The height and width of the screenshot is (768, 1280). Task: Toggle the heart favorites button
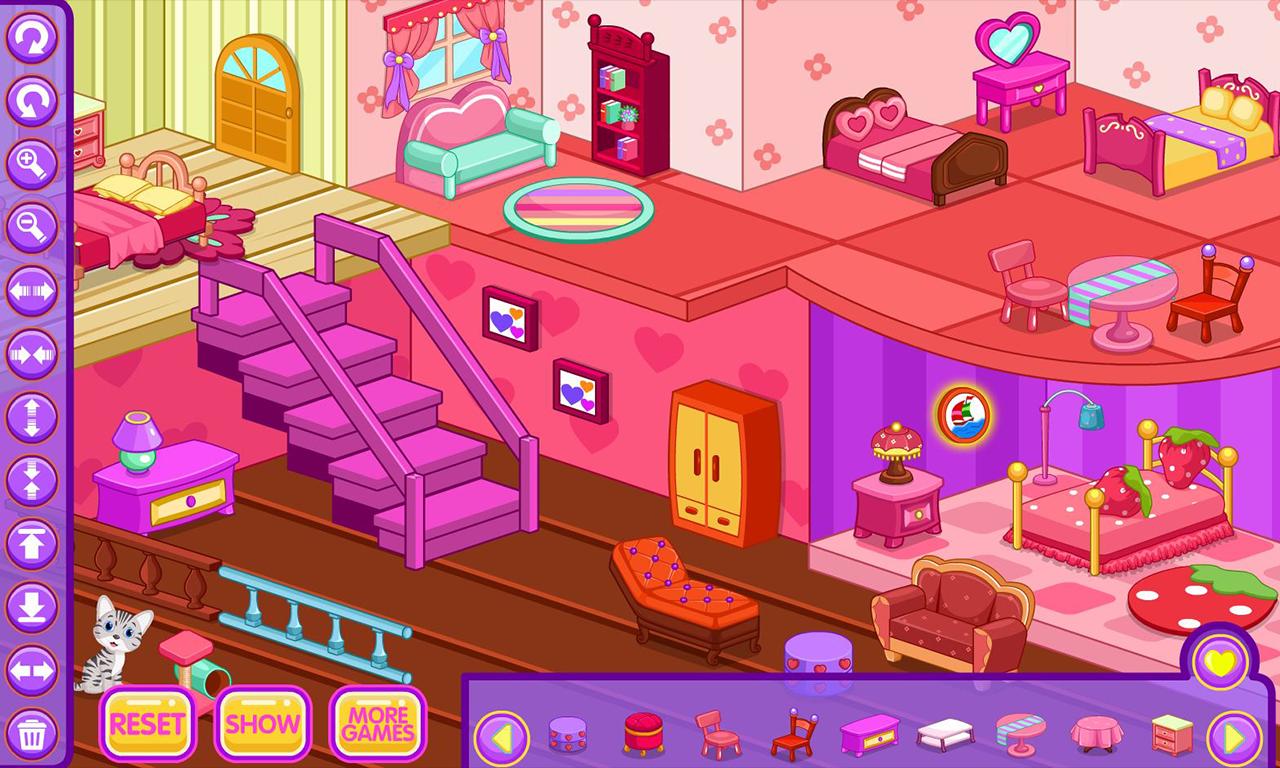coord(1221,660)
